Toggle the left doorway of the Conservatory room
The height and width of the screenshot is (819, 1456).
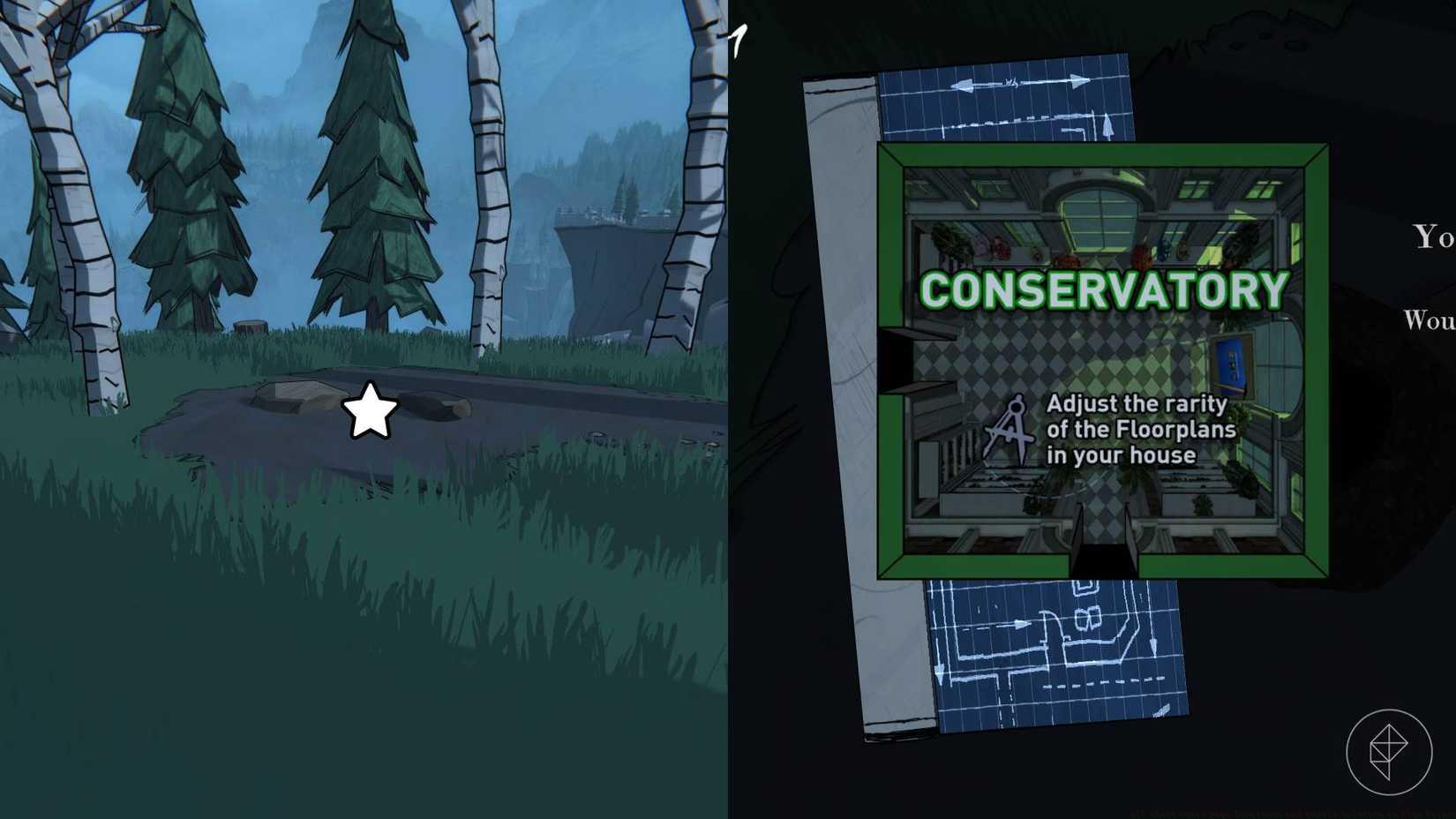[x=894, y=362]
